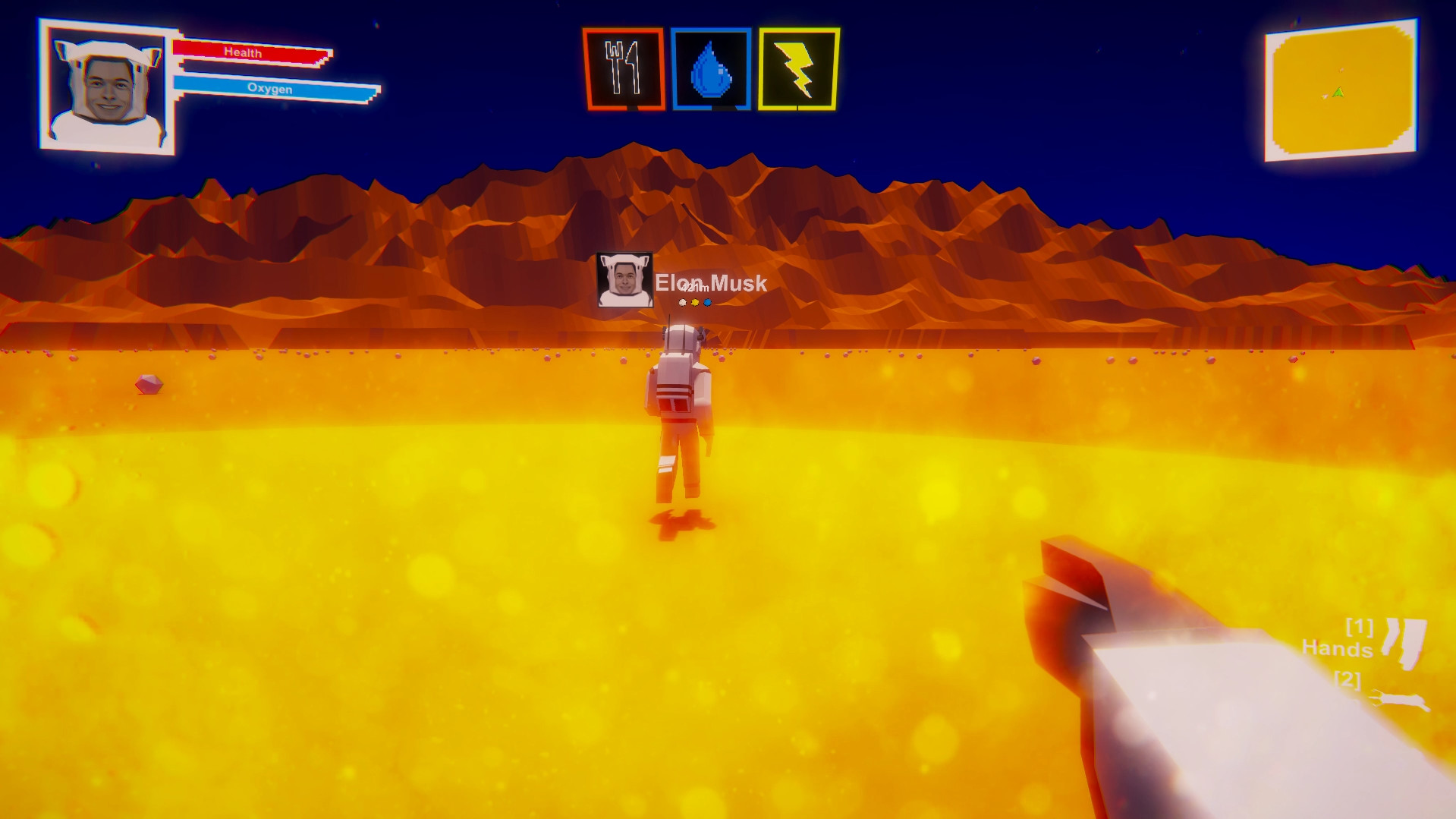Viewport: 1456px width, 819px height.
Task: Click the yellow lightning energy icon
Action: (x=798, y=69)
